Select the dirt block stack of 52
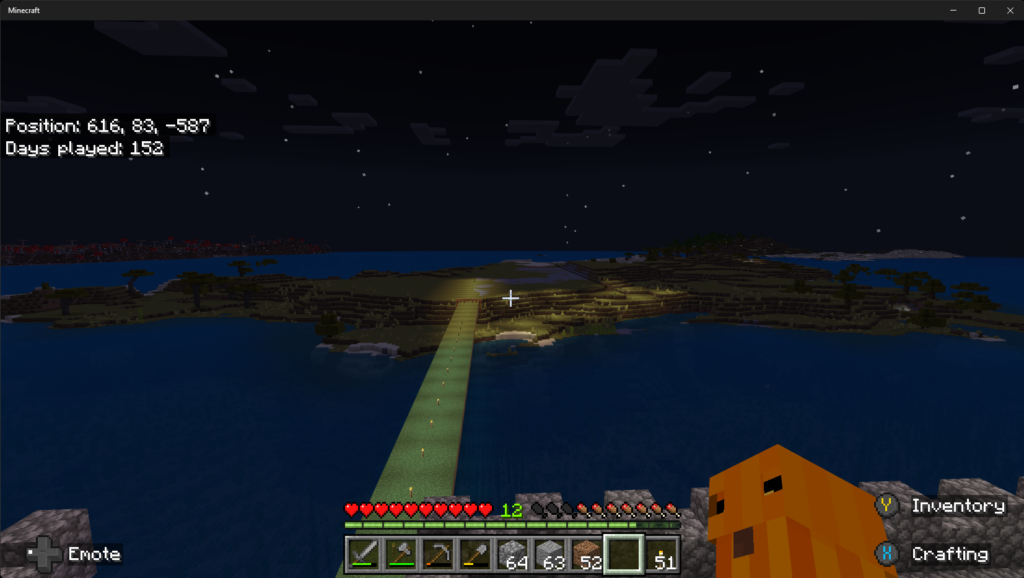 586,554
